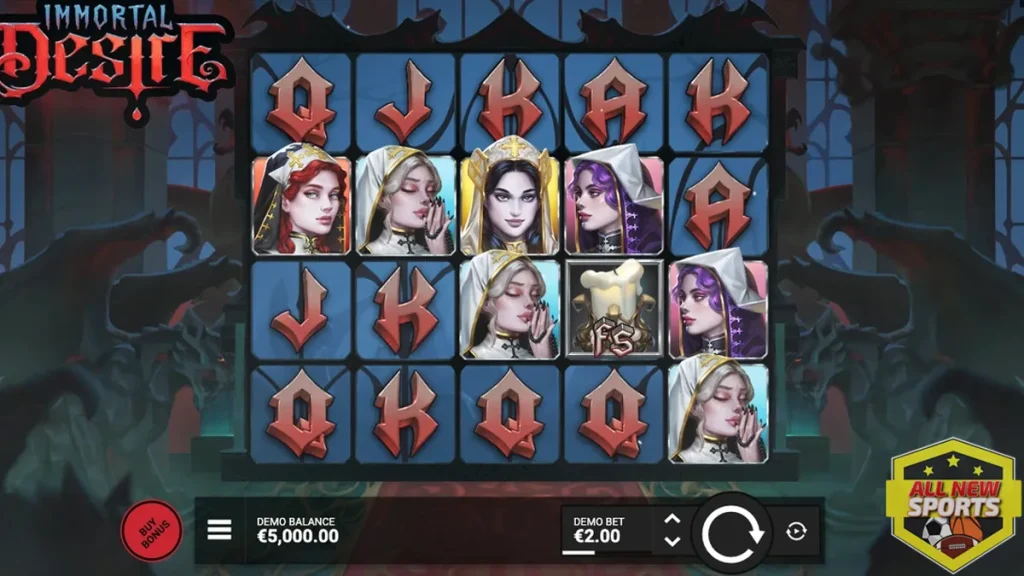Increase the demo bet with the up arrow
Image resolution: width=1024 pixels, height=576 pixels.
pyautogui.click(x=672, y=520)
